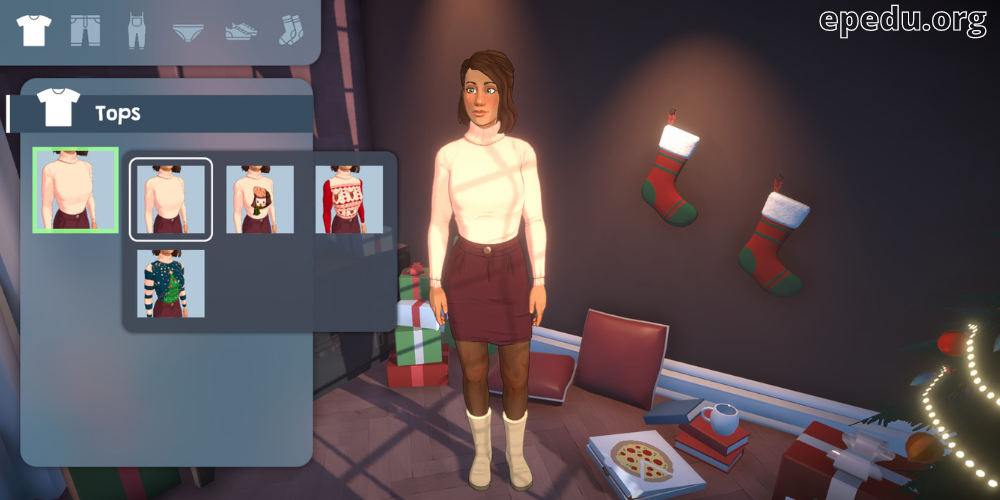
Task: Choose the underwear category icon
Action: (189, 31)
